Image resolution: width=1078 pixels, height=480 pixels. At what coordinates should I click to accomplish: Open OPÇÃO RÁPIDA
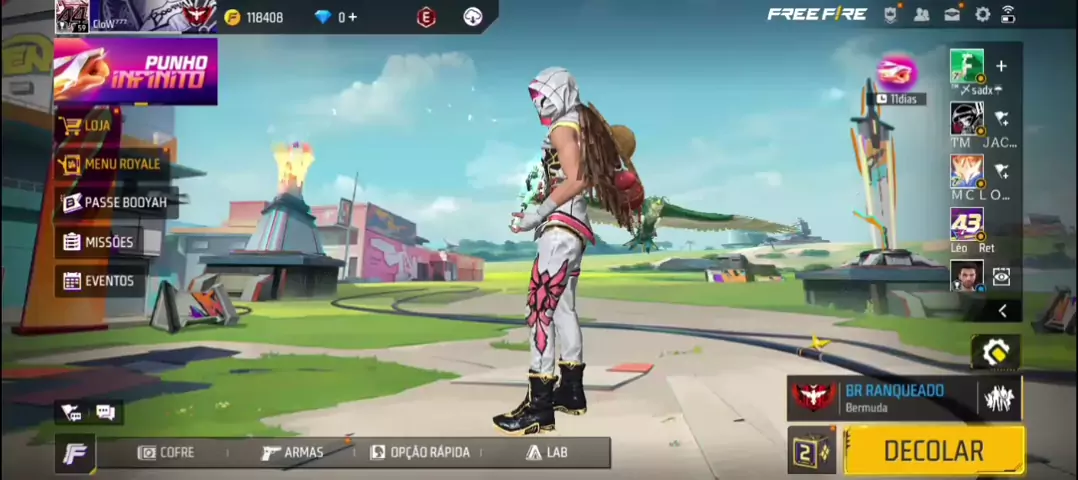click(x=419, y=452)
